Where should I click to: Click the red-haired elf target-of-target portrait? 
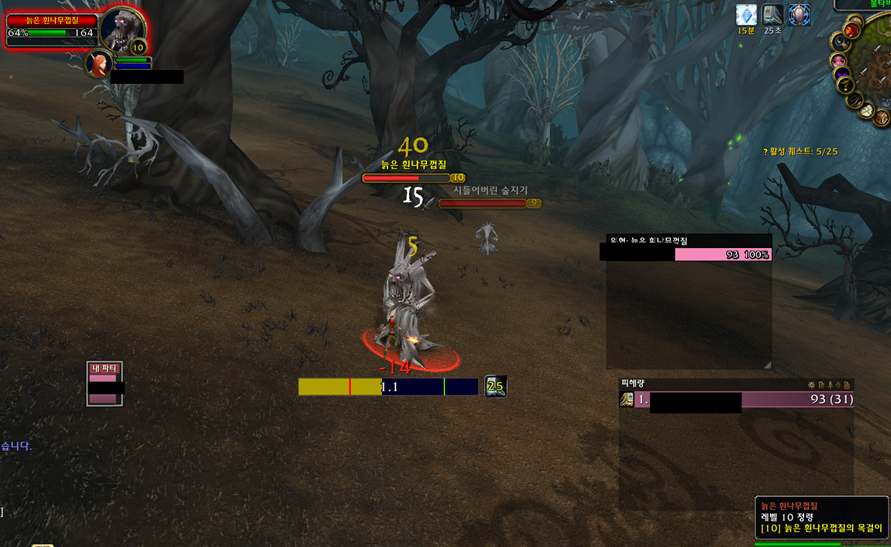pyautogui.click(x=99, y=64)
